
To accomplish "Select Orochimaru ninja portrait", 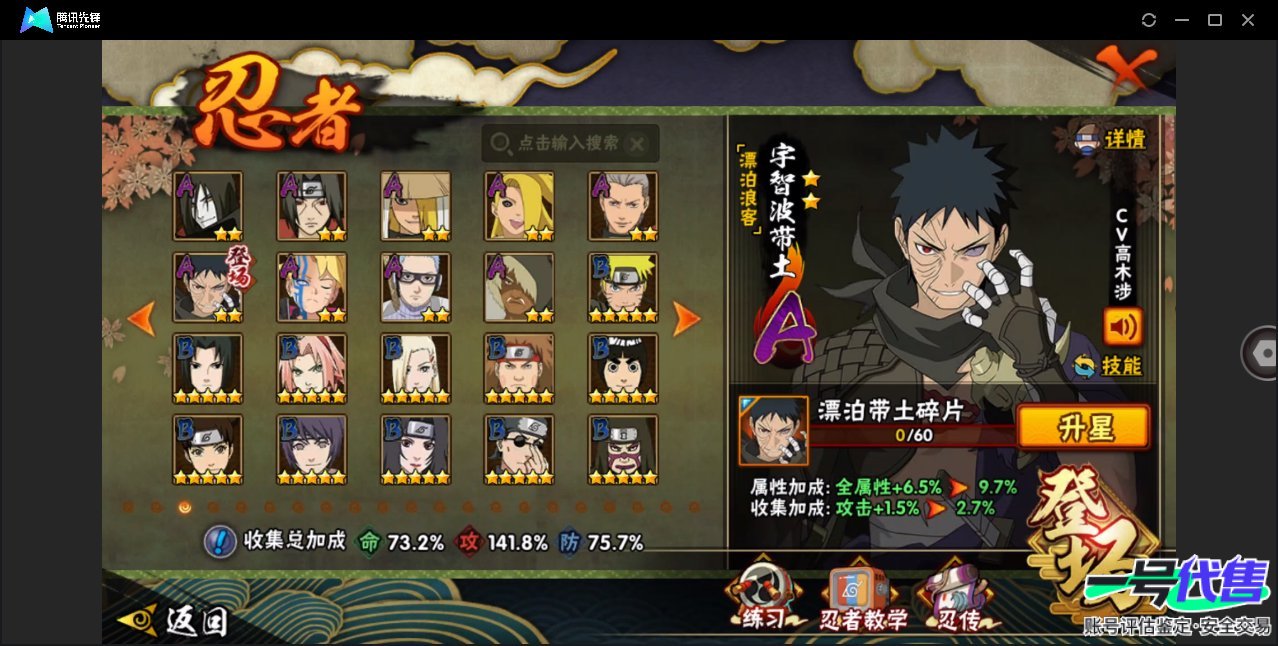I will (208, 206).
